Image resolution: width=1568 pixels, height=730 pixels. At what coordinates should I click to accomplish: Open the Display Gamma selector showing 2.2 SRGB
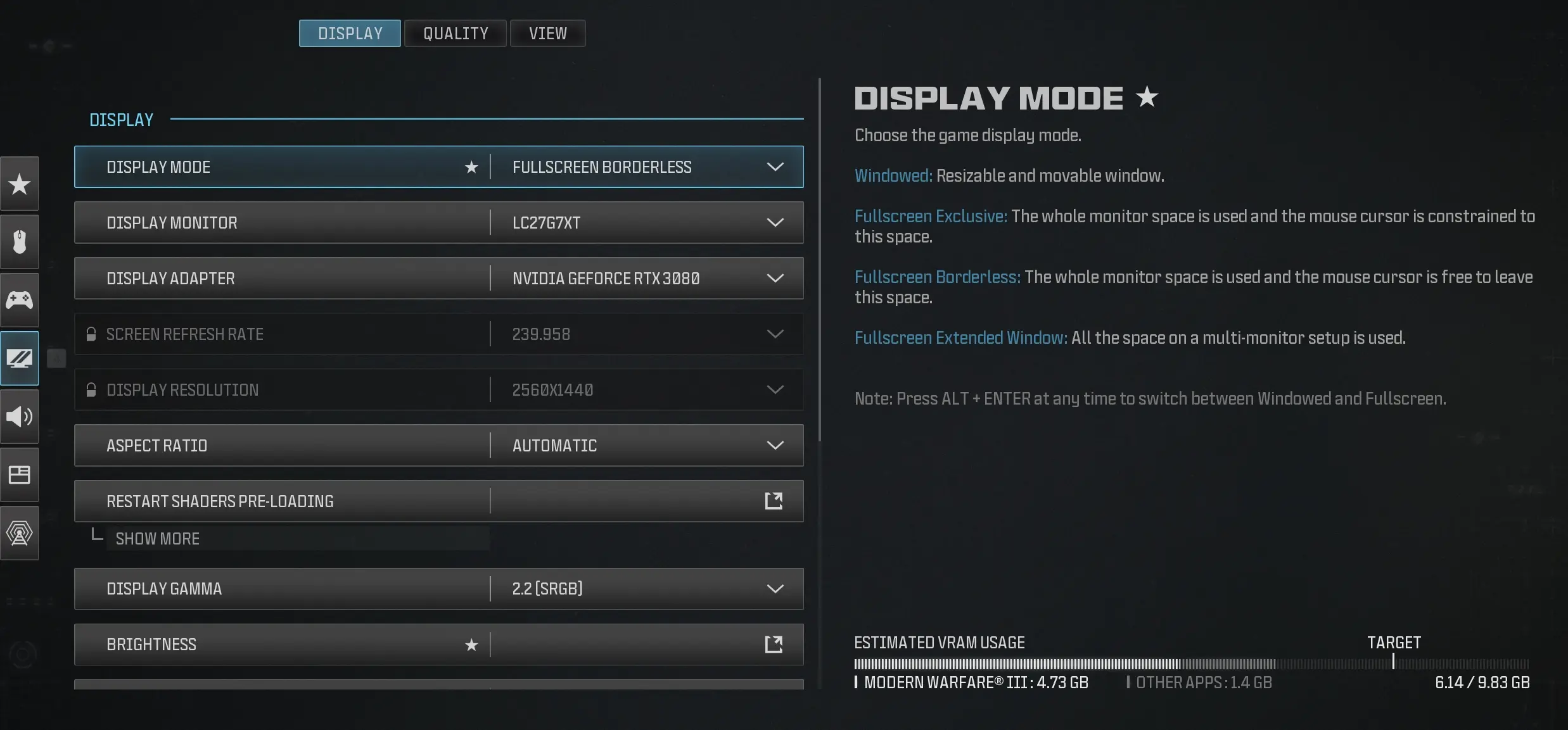(775, 588)
